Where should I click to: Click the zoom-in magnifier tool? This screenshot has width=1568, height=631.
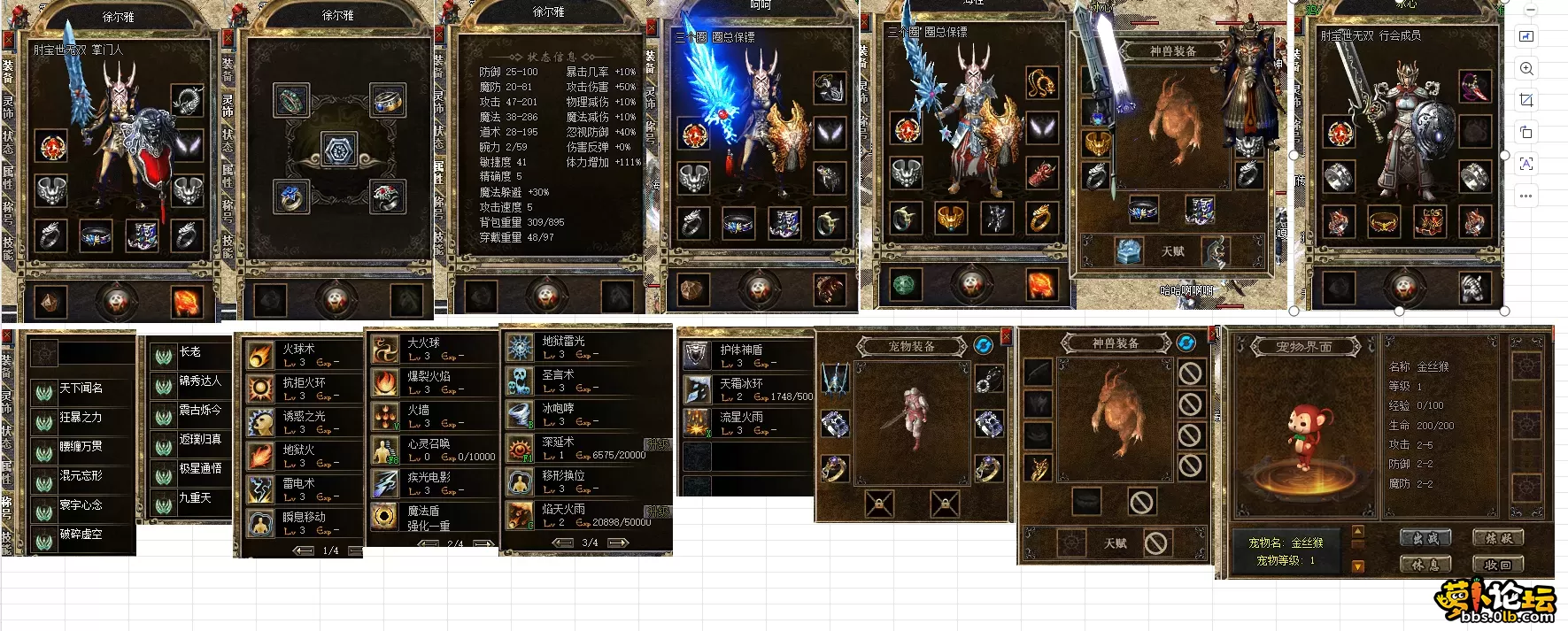pyautogui.click(x=1526, y=68)
